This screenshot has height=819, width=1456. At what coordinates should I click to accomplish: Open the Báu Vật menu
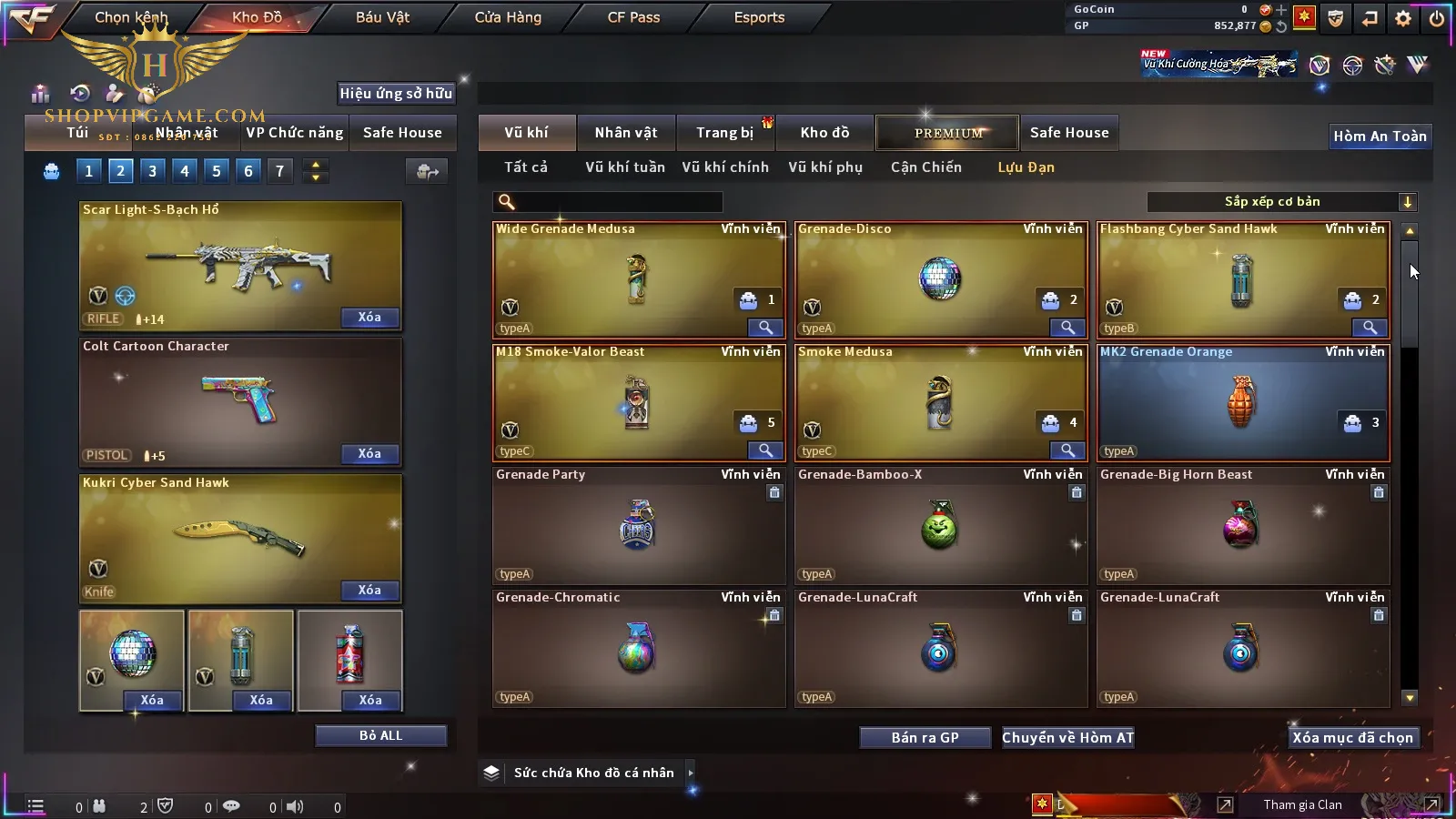382,17
